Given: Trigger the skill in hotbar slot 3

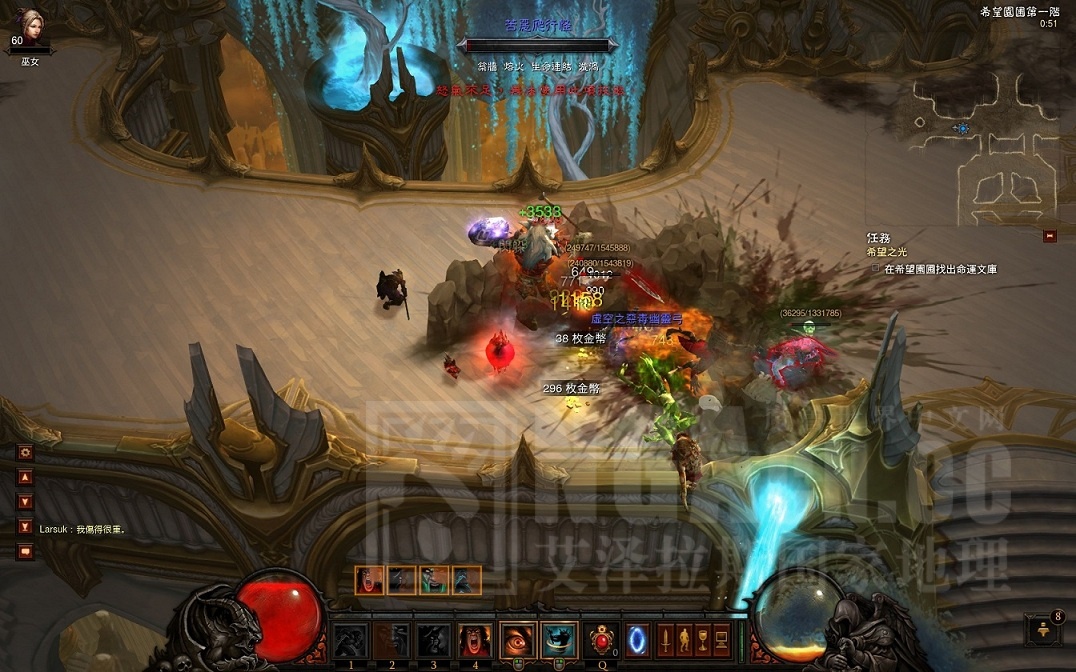Looking at the screenshot, I should point(433,640).
